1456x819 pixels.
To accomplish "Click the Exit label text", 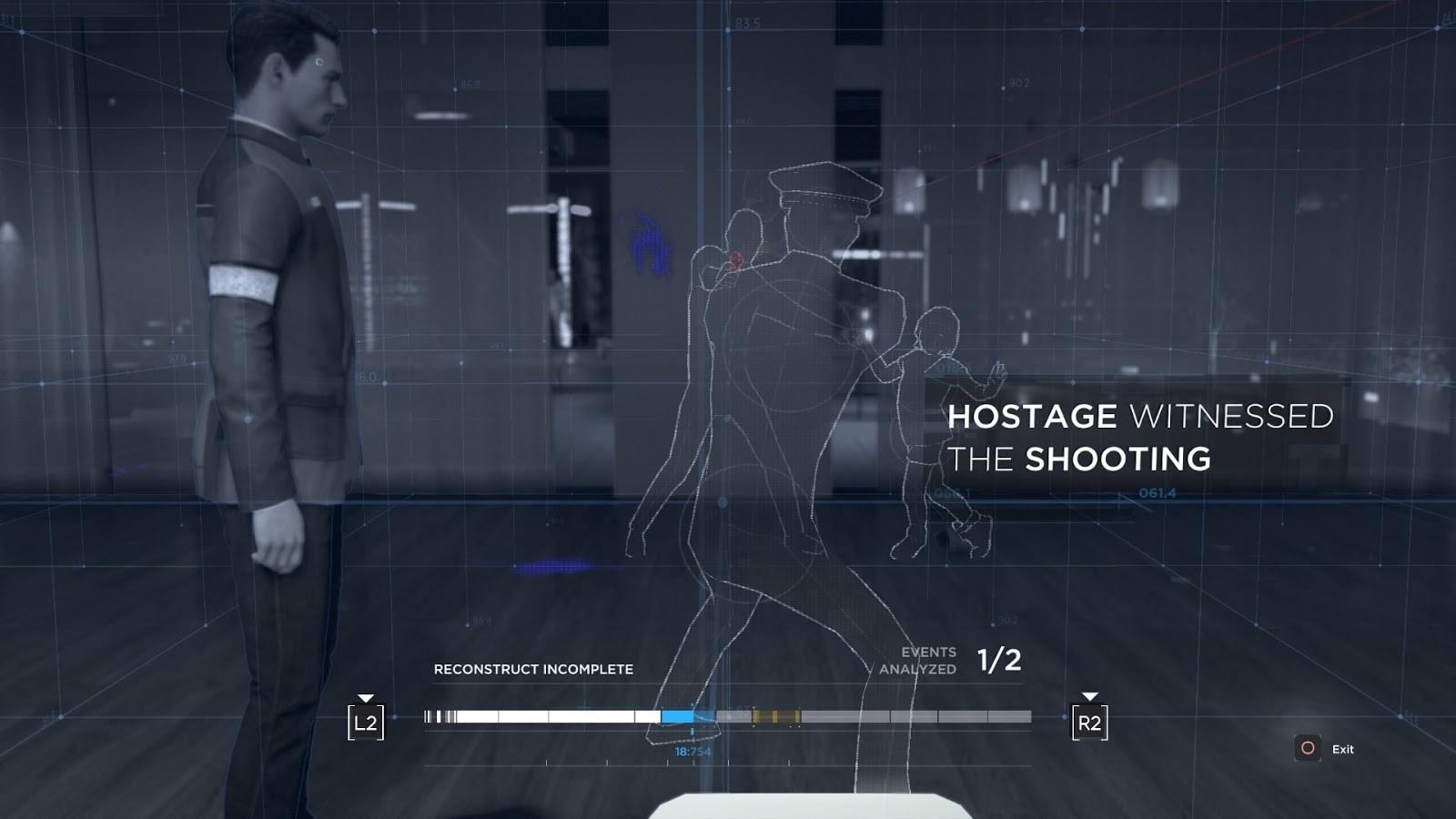I will point(1343,750).
